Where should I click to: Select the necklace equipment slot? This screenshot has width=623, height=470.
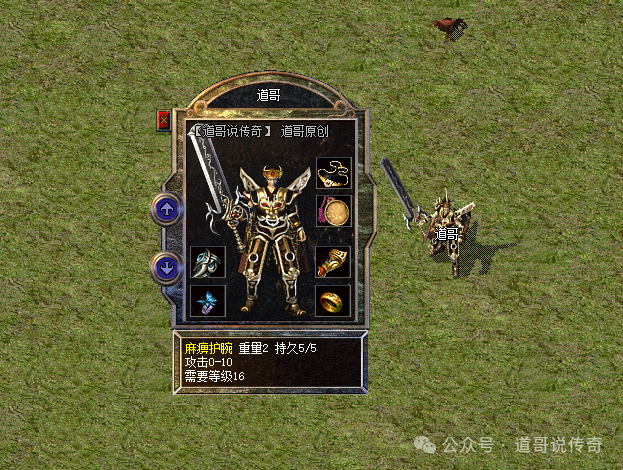click(x=334, y=174)
